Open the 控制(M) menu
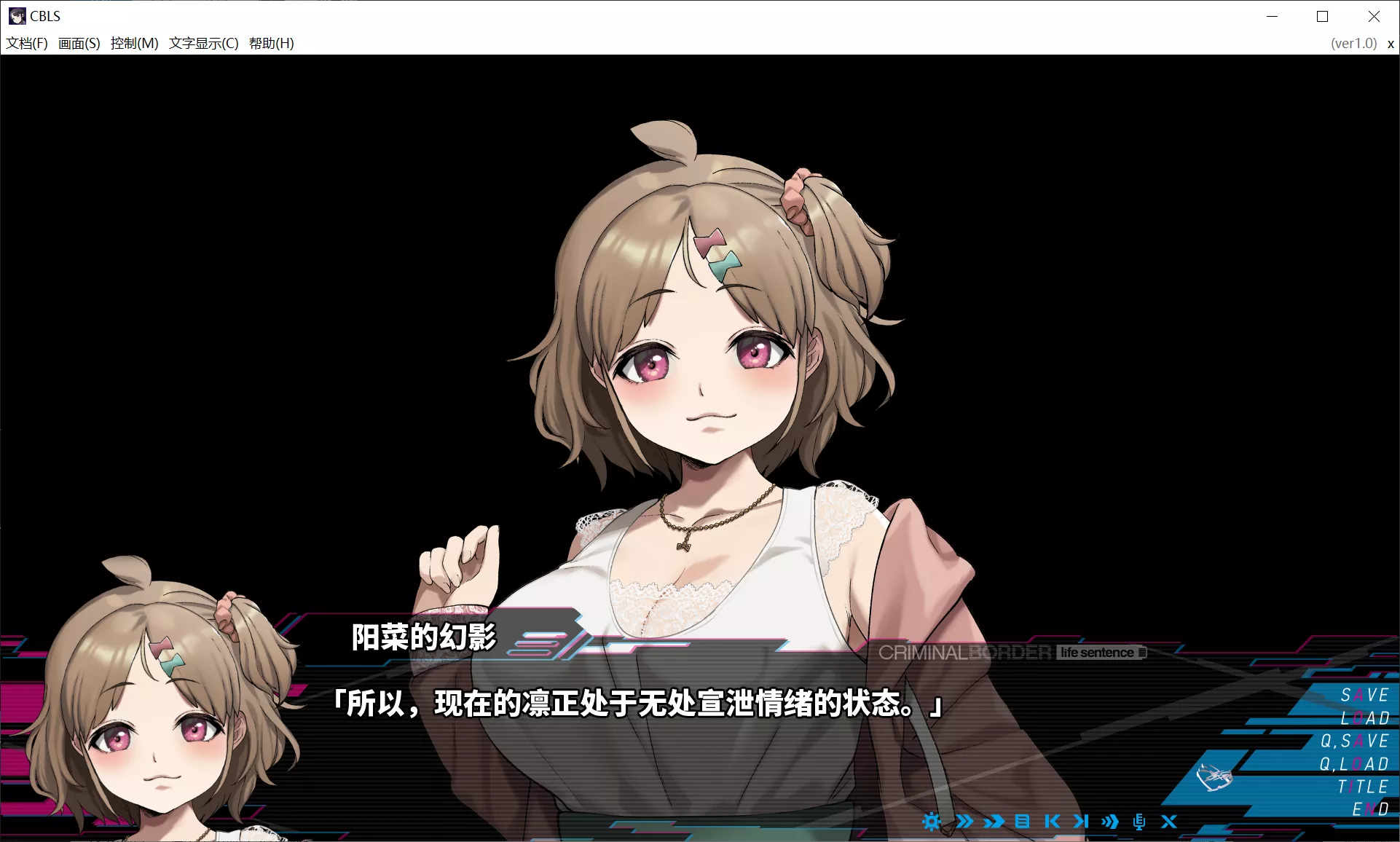1400x842 pixels. (x=133, y=43)
